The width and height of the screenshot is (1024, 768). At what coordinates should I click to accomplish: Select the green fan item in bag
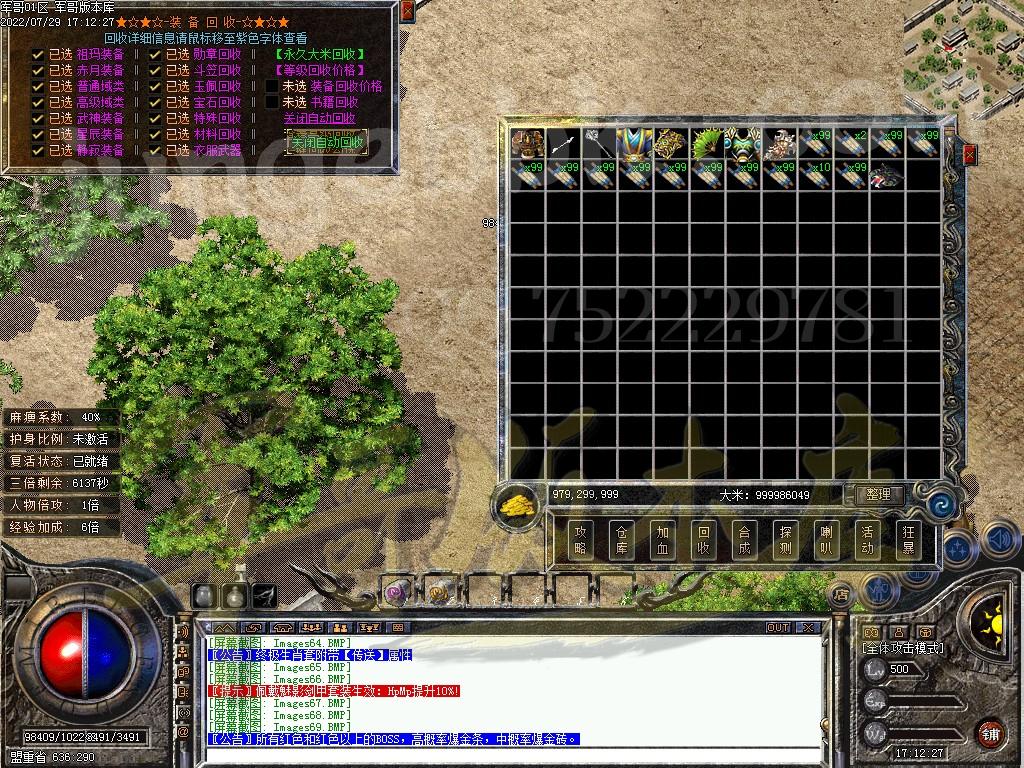pyautogui.click(x=708, y=143)
